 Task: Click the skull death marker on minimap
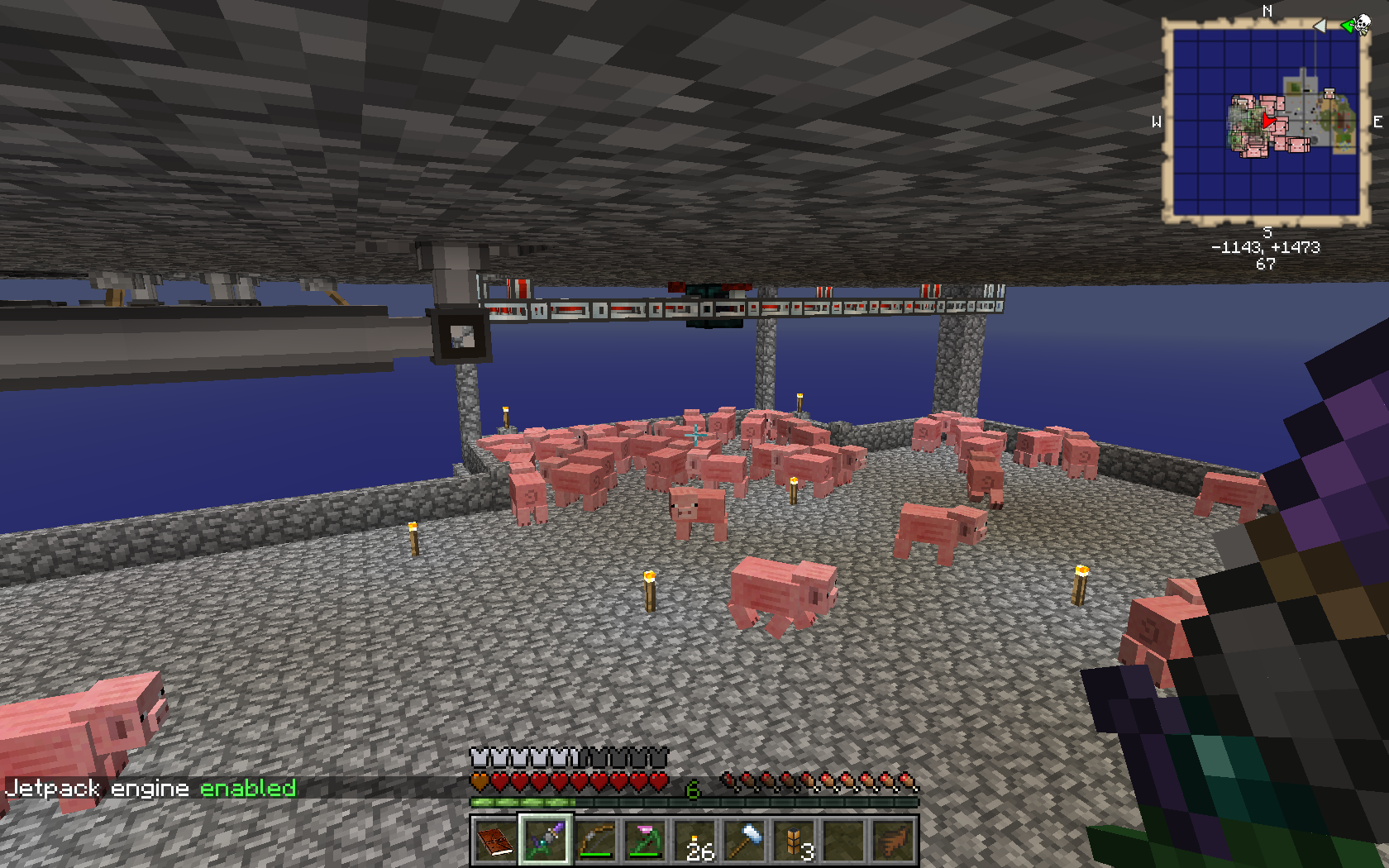click(x=1362, y=25)
